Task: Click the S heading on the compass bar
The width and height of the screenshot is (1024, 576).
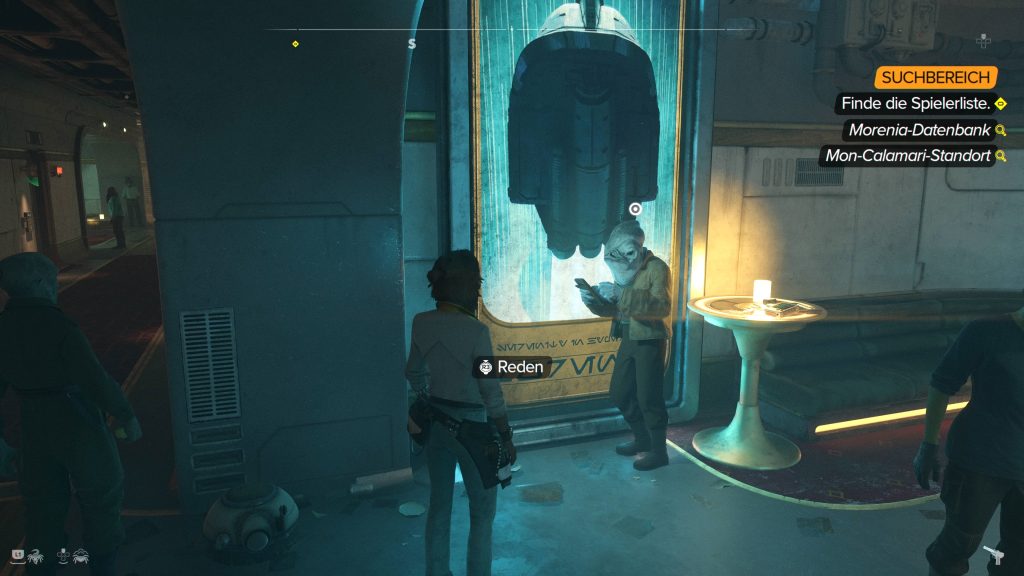Action: [412, 44]
